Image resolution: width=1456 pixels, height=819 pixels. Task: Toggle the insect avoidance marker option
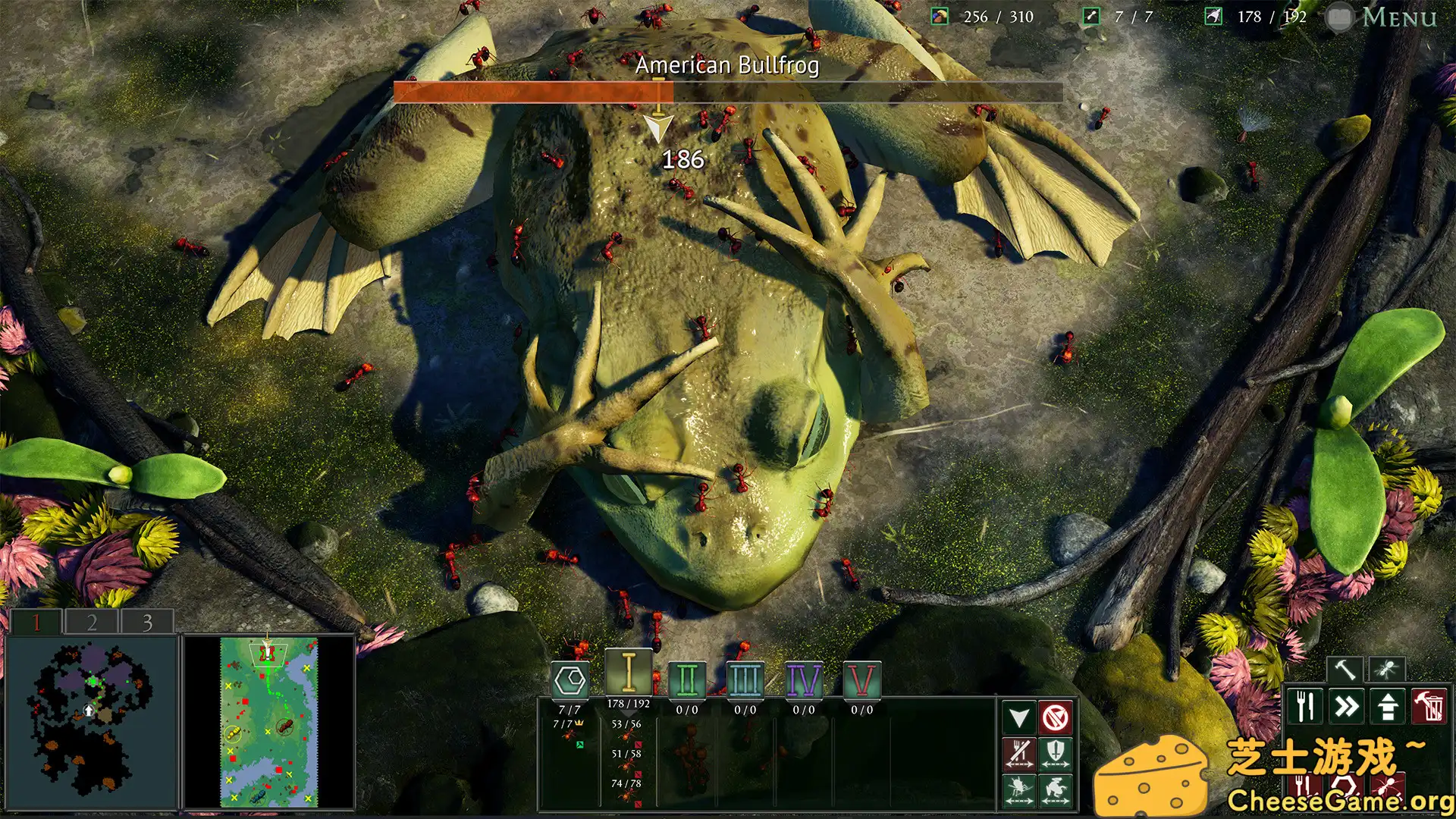[1019, 789]
